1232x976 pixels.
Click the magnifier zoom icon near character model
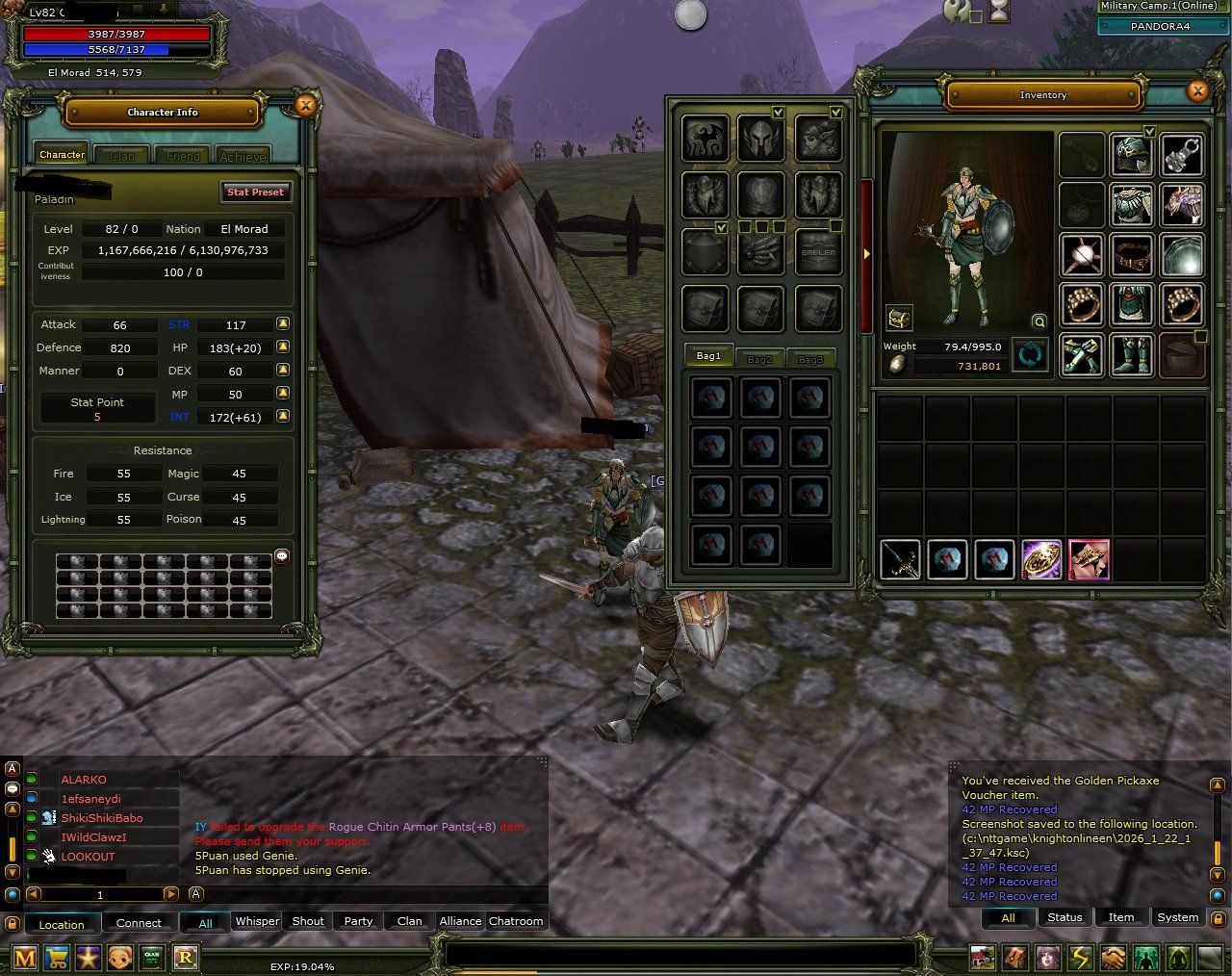1039,321
